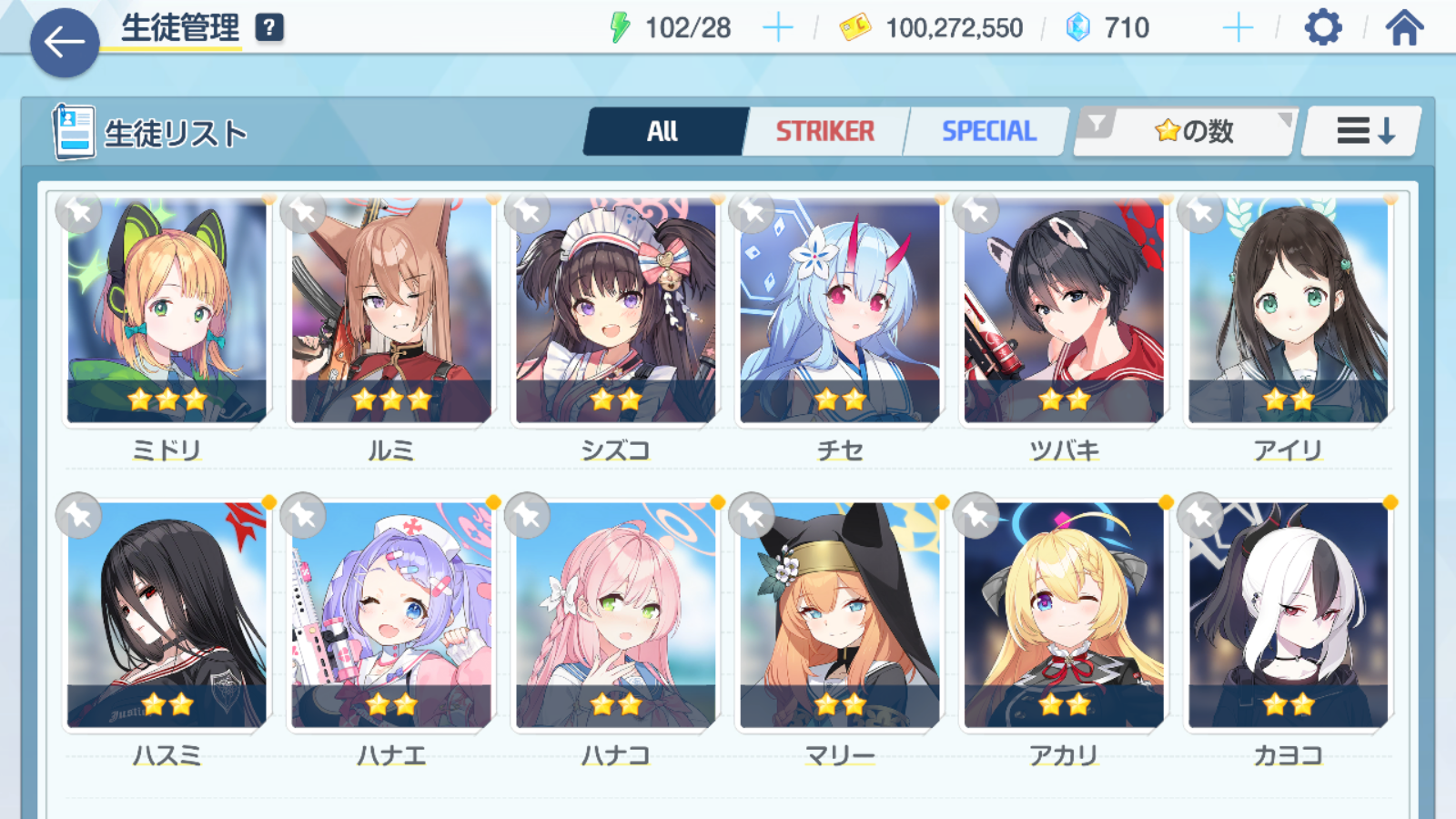Image resolution: width=1456 pixels, height=819 pixels.
Task: Select student ルミ card
Action: (391, 311)
